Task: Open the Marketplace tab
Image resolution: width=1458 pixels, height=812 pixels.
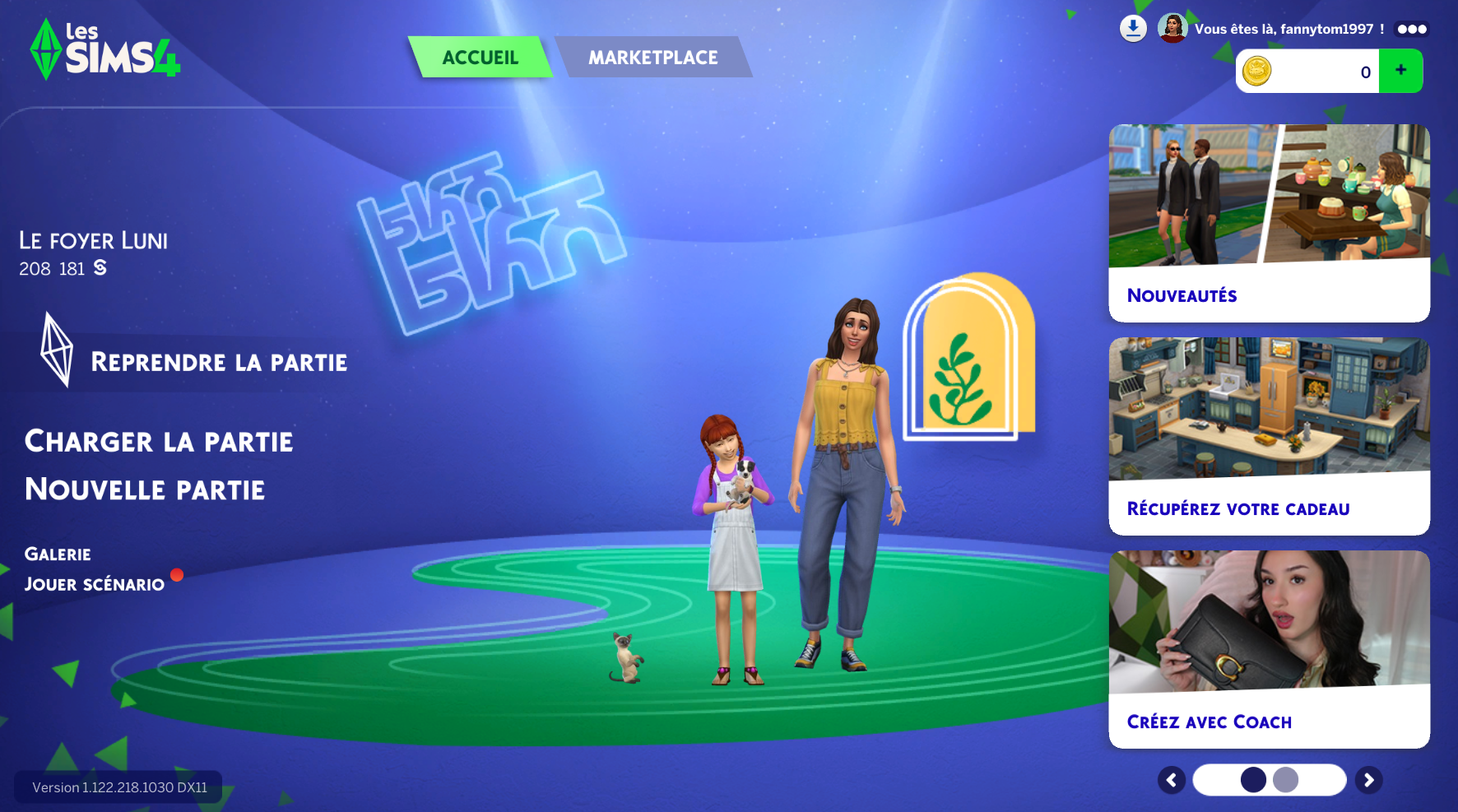Action: [652, 58]
